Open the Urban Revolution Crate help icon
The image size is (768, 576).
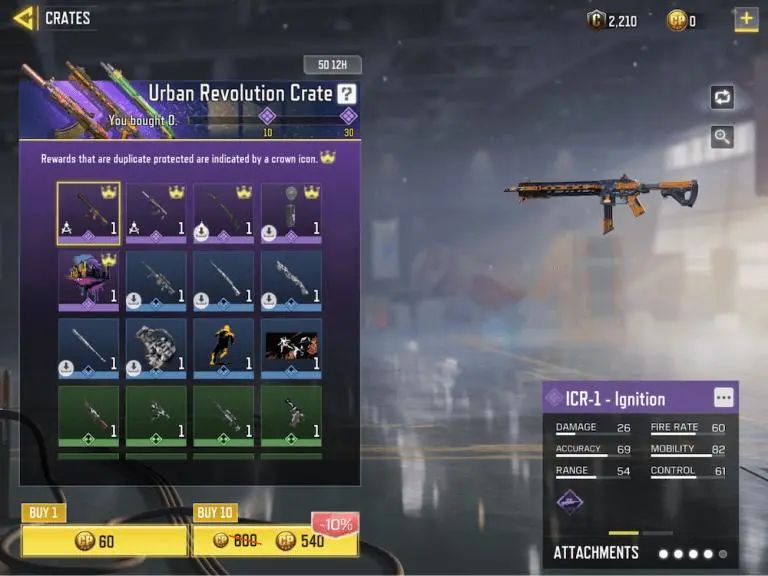[x=346, y=94]
